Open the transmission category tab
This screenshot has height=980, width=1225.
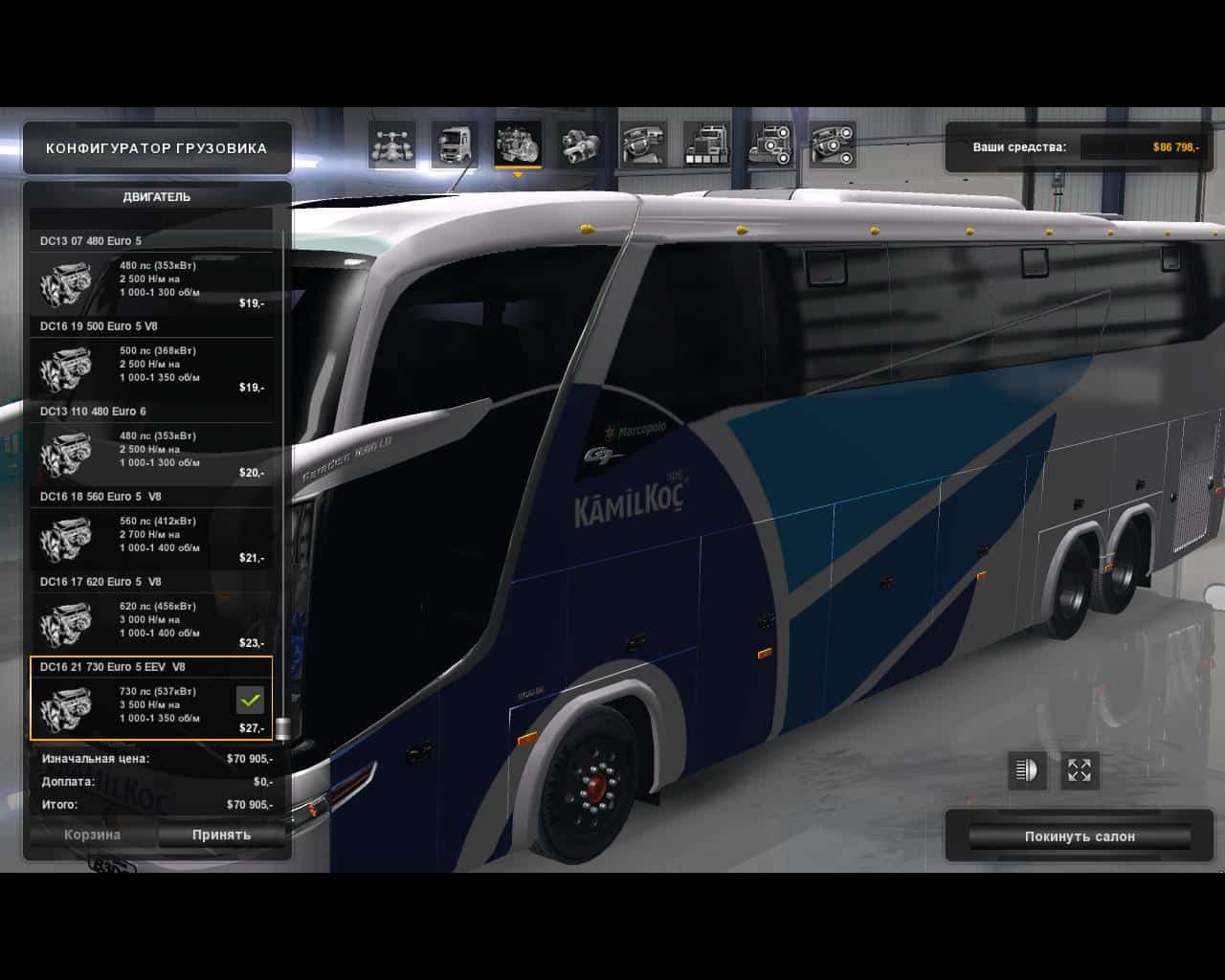[x=580, y=145]
